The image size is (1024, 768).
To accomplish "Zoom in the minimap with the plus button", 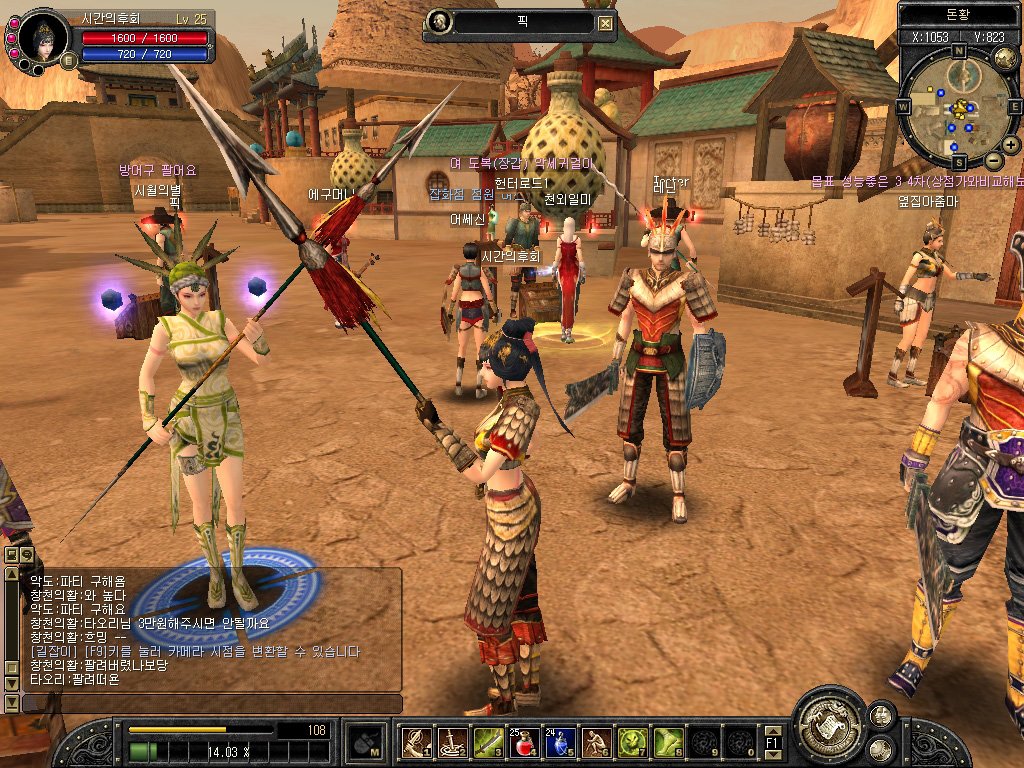I will coord(1011,144).
